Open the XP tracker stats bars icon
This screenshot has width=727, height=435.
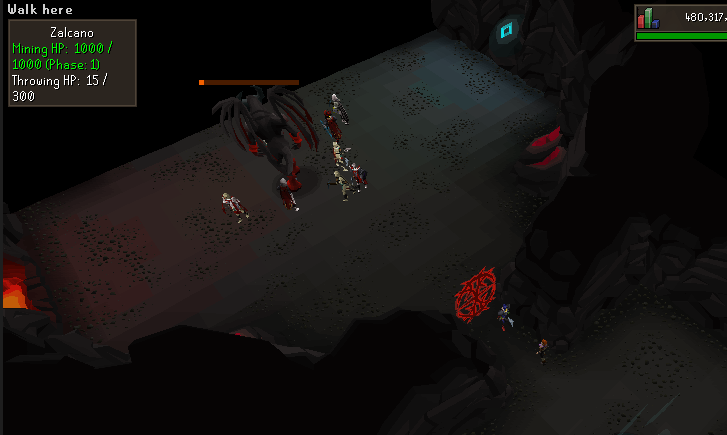click(x=648, y=18)
